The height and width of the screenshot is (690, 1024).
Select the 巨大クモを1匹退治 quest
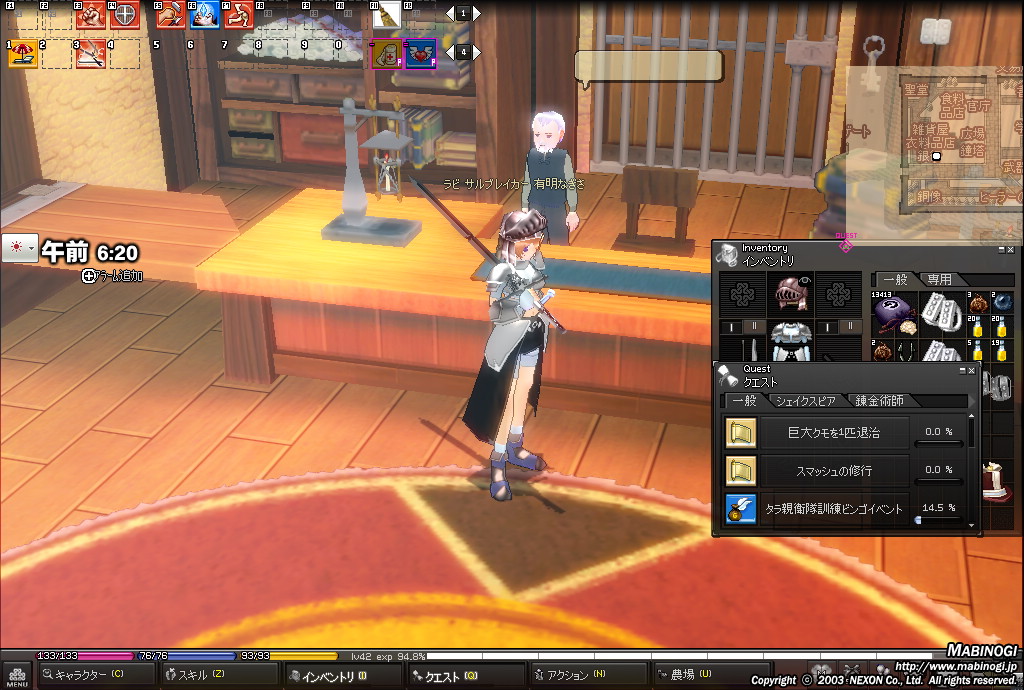[x=834, y=432]
